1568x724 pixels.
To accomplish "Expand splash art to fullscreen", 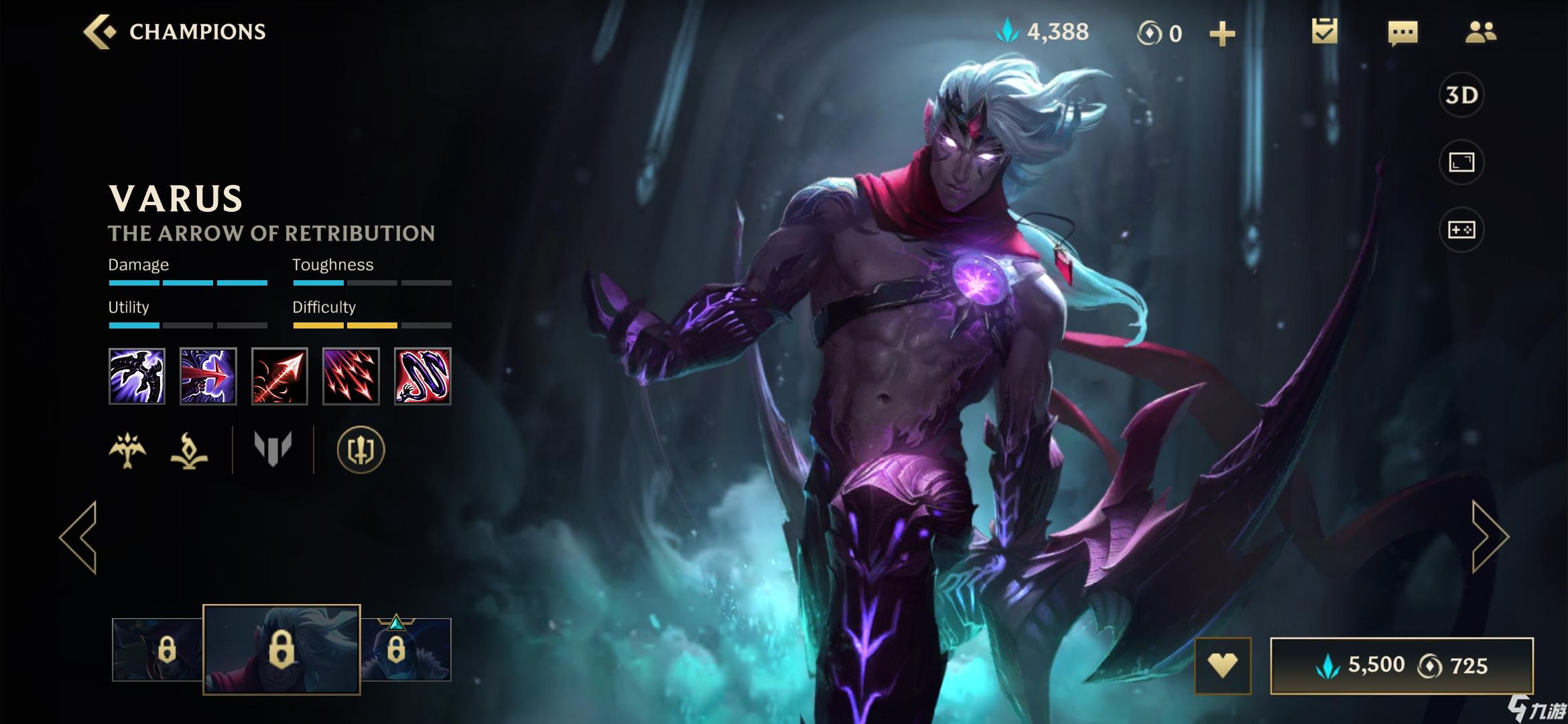I will click(x=1461, y=162).
